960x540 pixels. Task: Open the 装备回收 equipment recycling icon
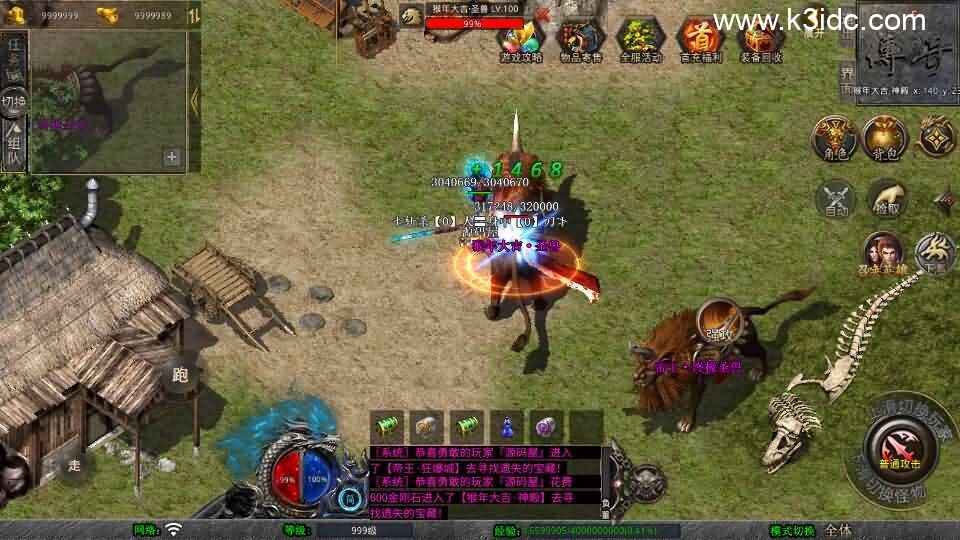760,40
